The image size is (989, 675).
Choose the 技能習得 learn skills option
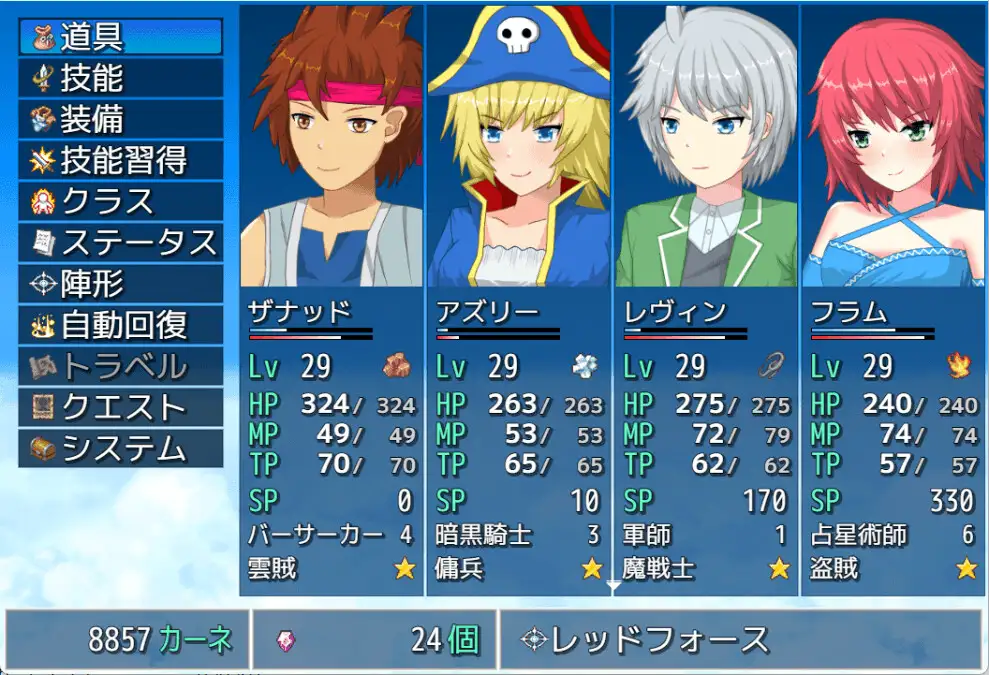click(120, 160)
